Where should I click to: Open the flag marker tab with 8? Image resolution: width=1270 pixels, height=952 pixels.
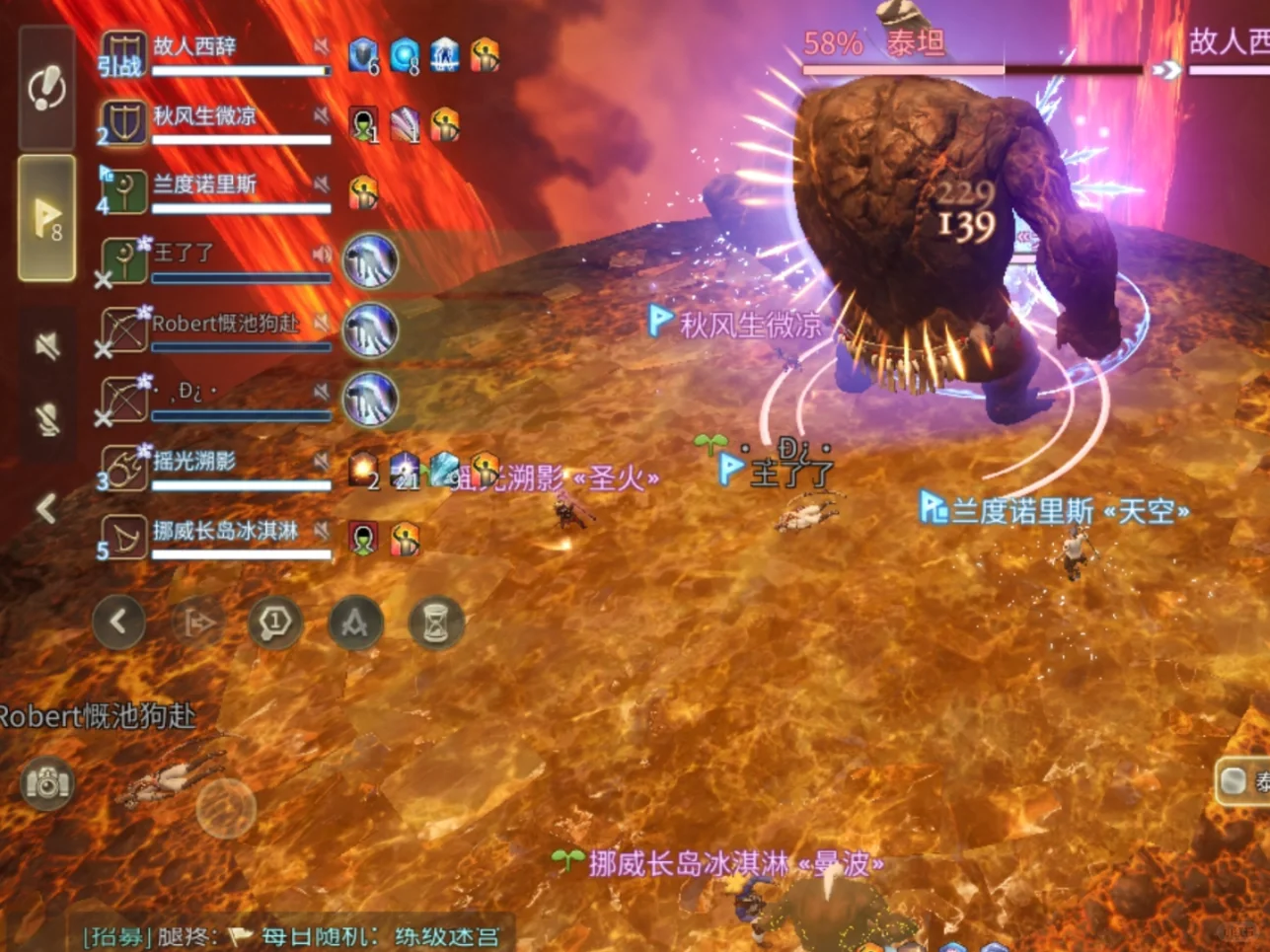tap(46, 218)
